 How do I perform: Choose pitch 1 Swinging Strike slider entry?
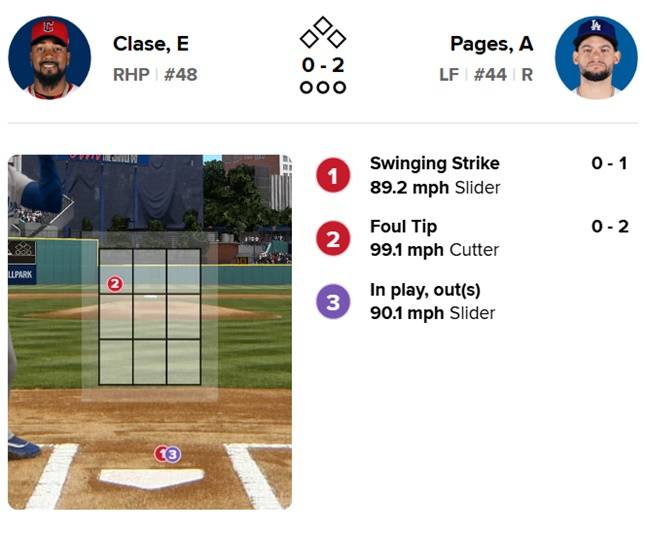(434, 175)
